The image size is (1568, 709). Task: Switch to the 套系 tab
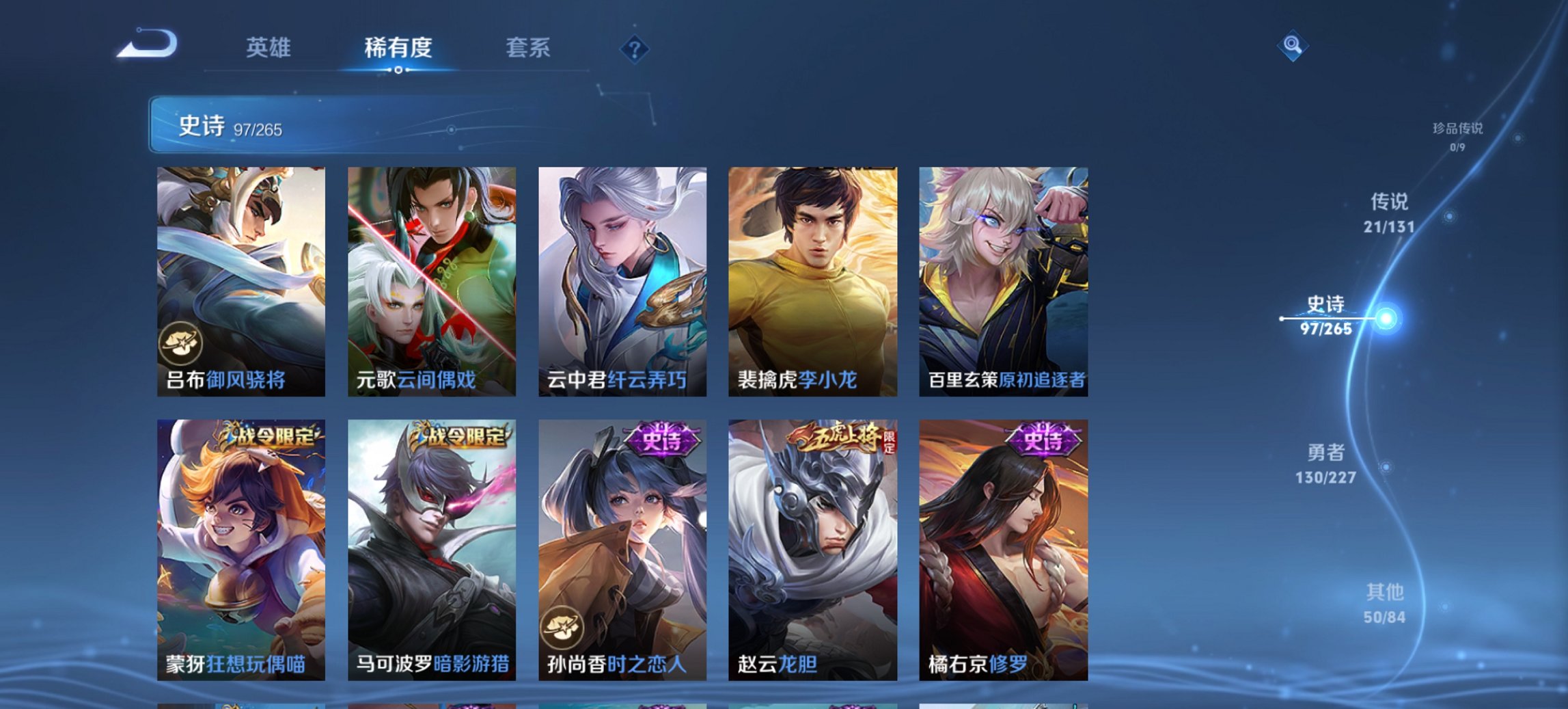click(527, 48)
